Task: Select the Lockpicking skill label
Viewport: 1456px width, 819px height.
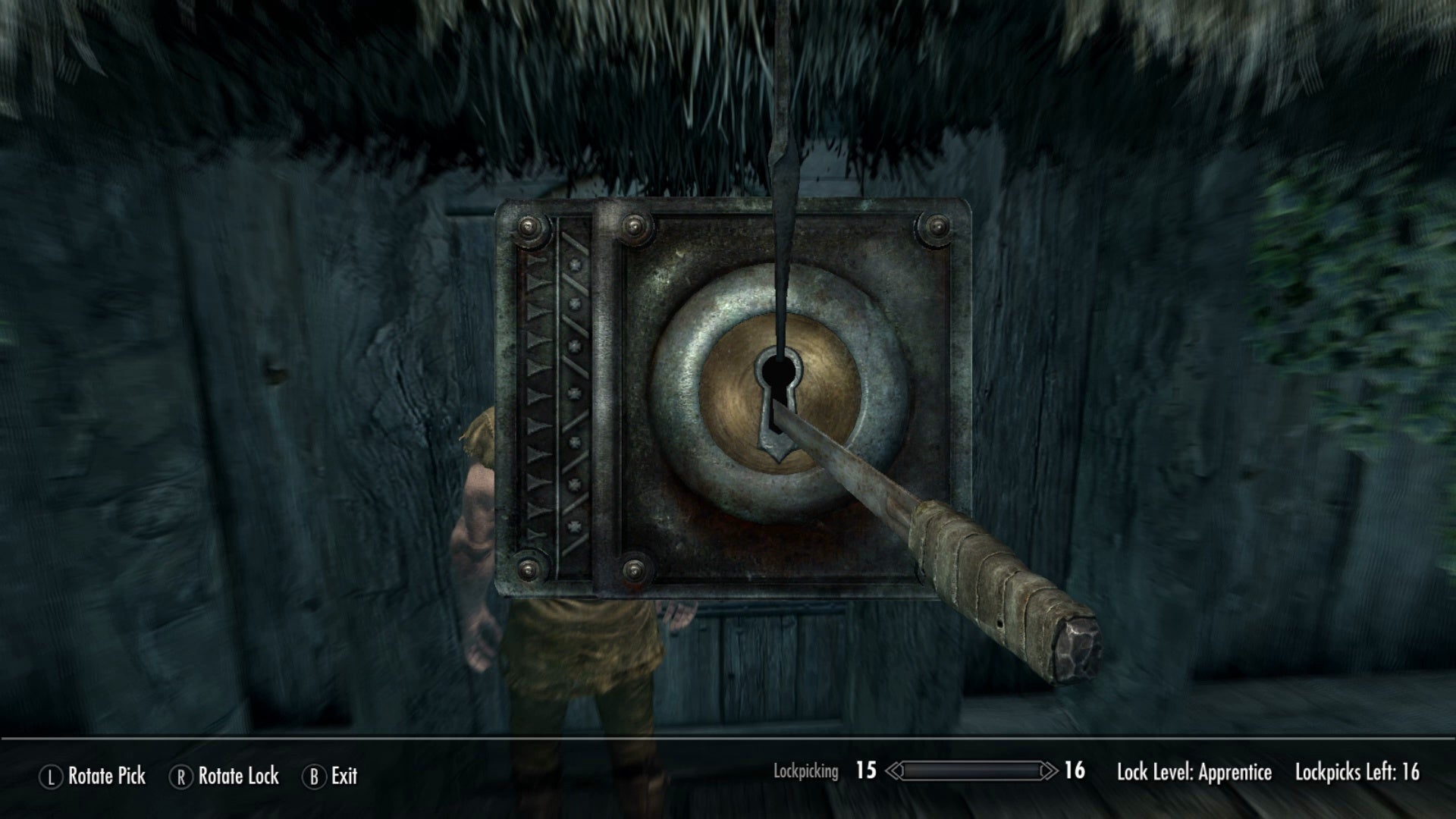Action: click(x=805, y=773)
